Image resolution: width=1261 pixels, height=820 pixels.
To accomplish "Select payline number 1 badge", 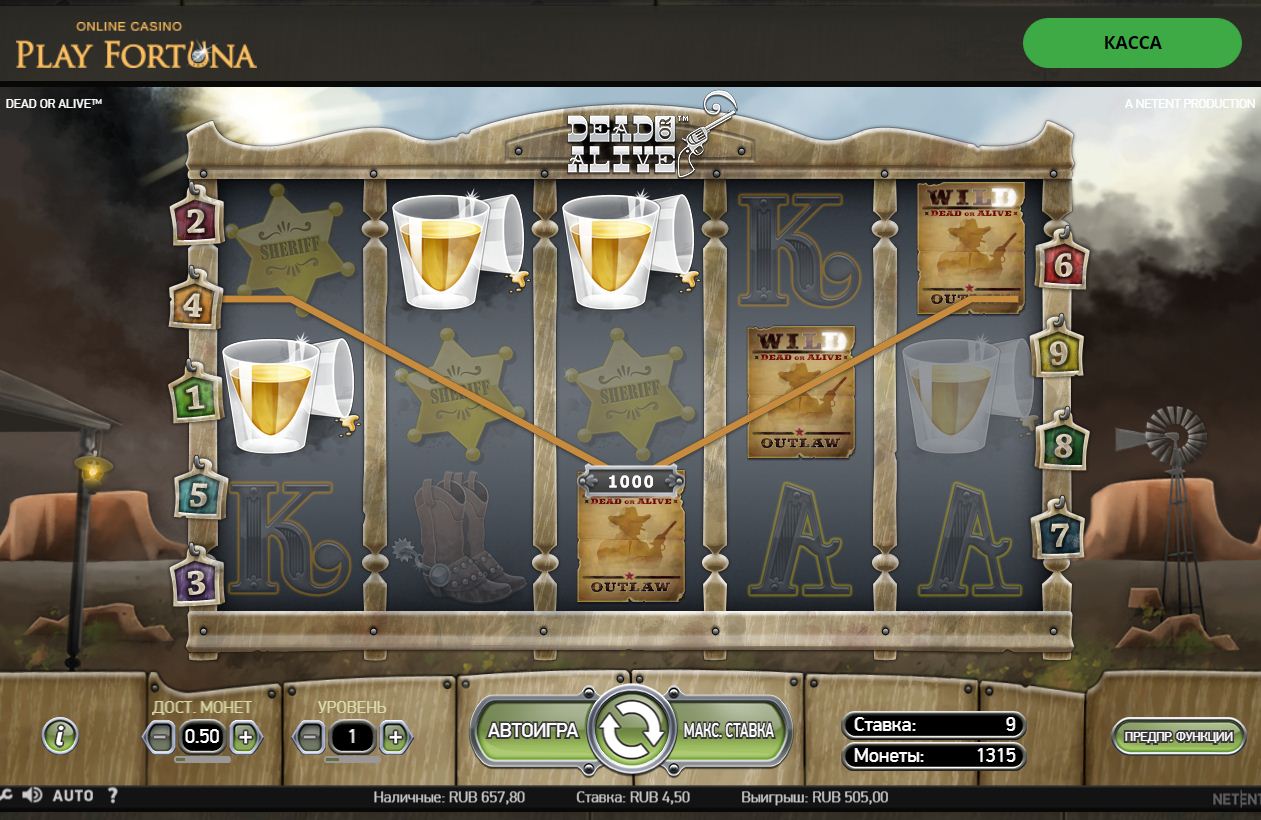I will click(x=195, y=399).
